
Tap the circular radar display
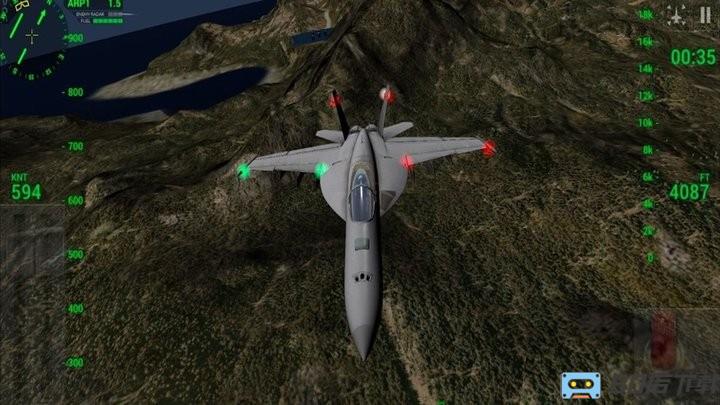click(30, 40)
